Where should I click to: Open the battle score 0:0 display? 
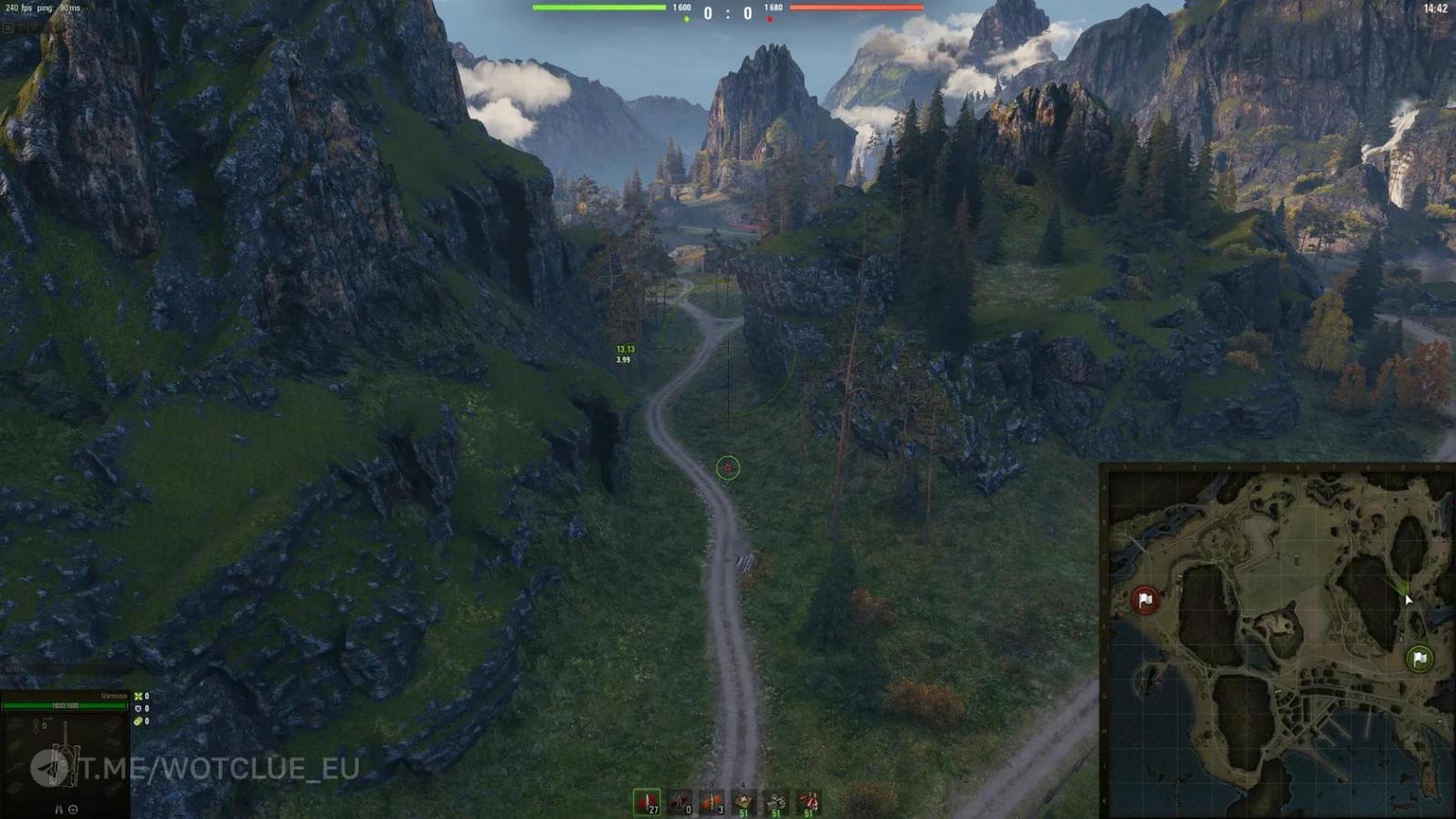[728, 15]
